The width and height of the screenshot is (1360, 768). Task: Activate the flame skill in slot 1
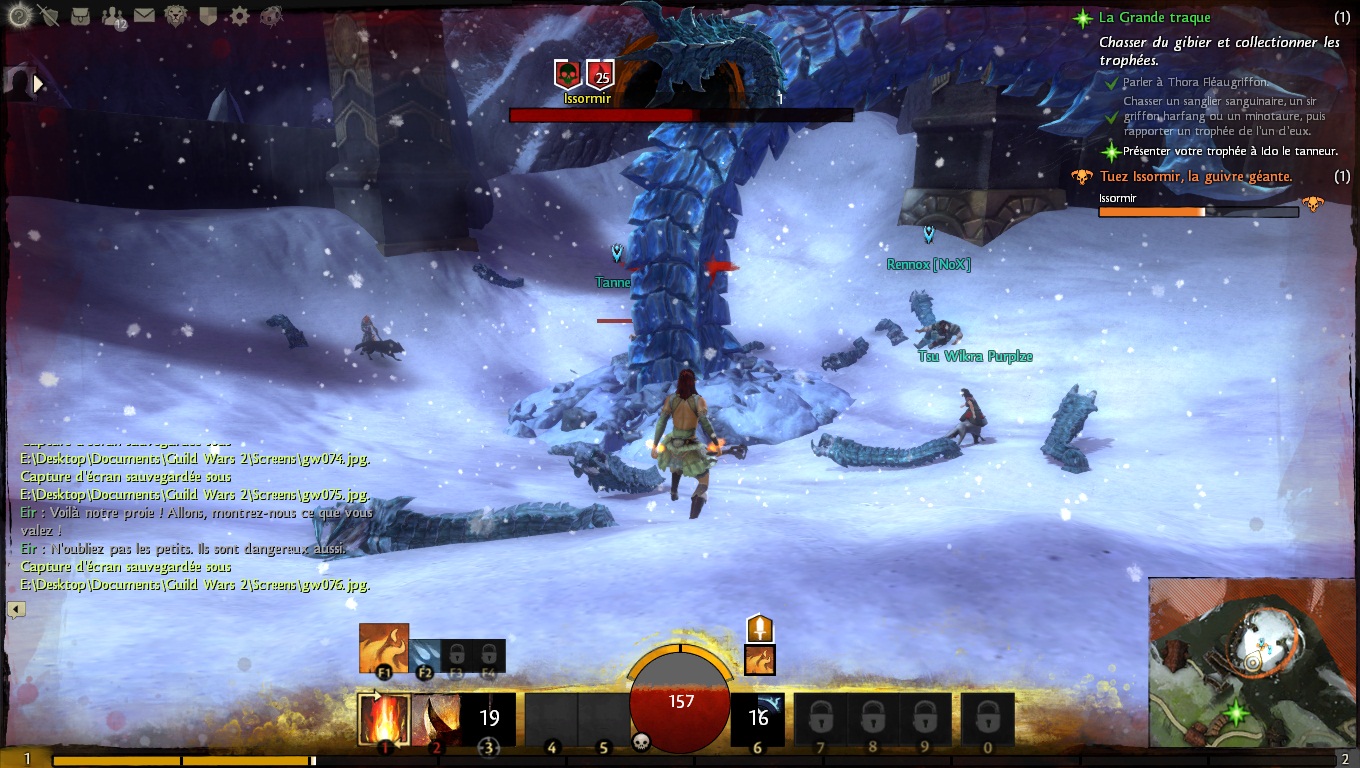(x=384, y=719)
